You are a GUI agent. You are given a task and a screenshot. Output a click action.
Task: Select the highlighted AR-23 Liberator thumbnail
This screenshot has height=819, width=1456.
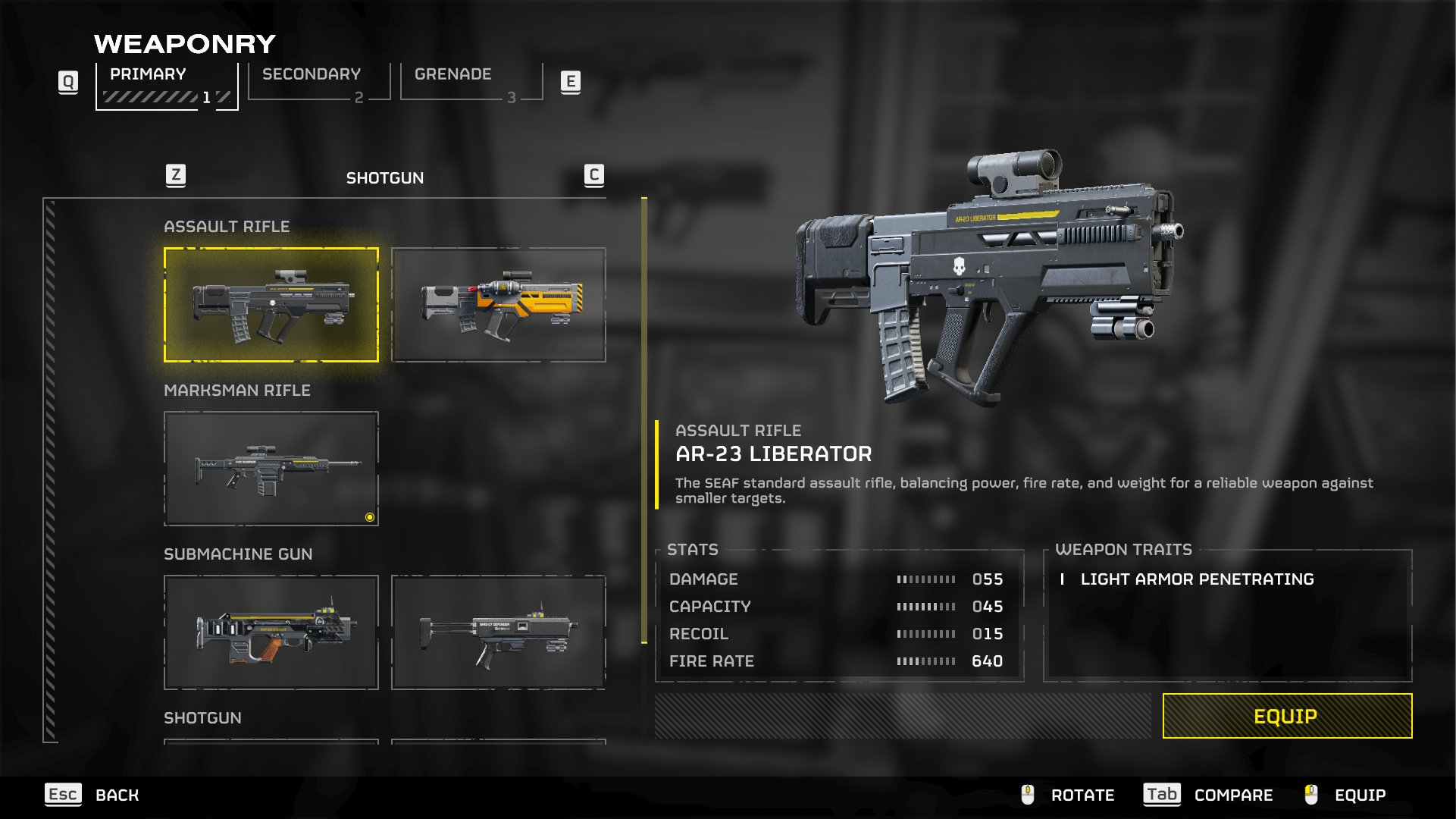point(270,304)
